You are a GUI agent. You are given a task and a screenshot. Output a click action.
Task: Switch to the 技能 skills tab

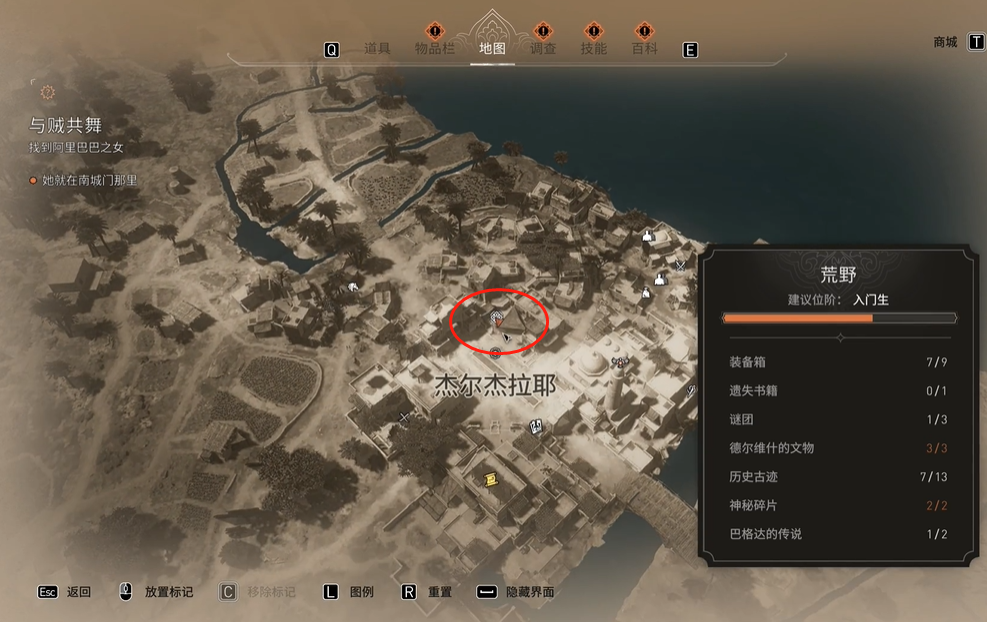click(x=594, y=49)
